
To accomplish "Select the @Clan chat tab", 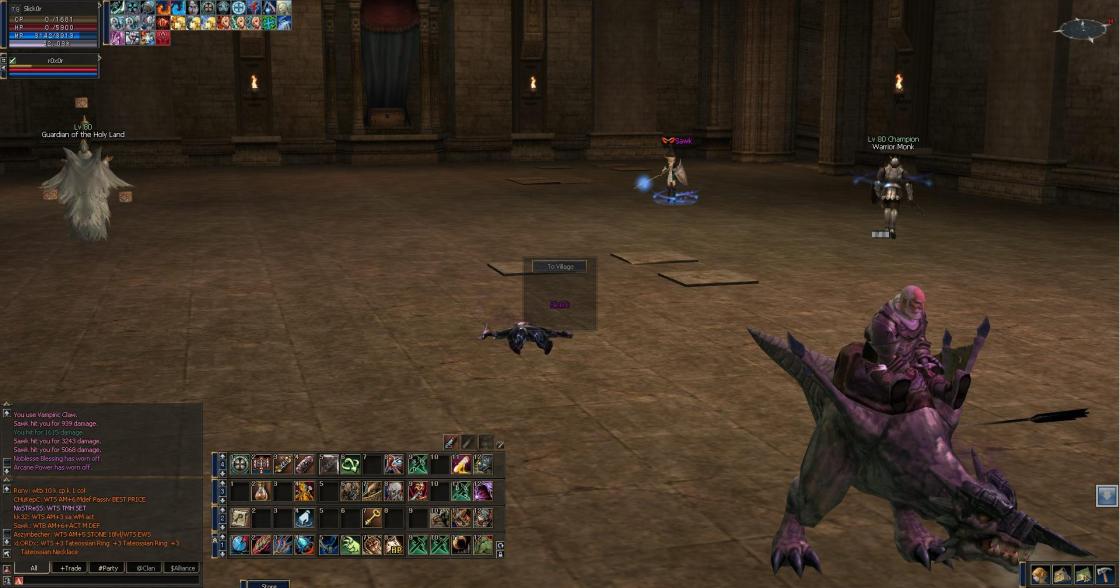I will tap(146, 568).
